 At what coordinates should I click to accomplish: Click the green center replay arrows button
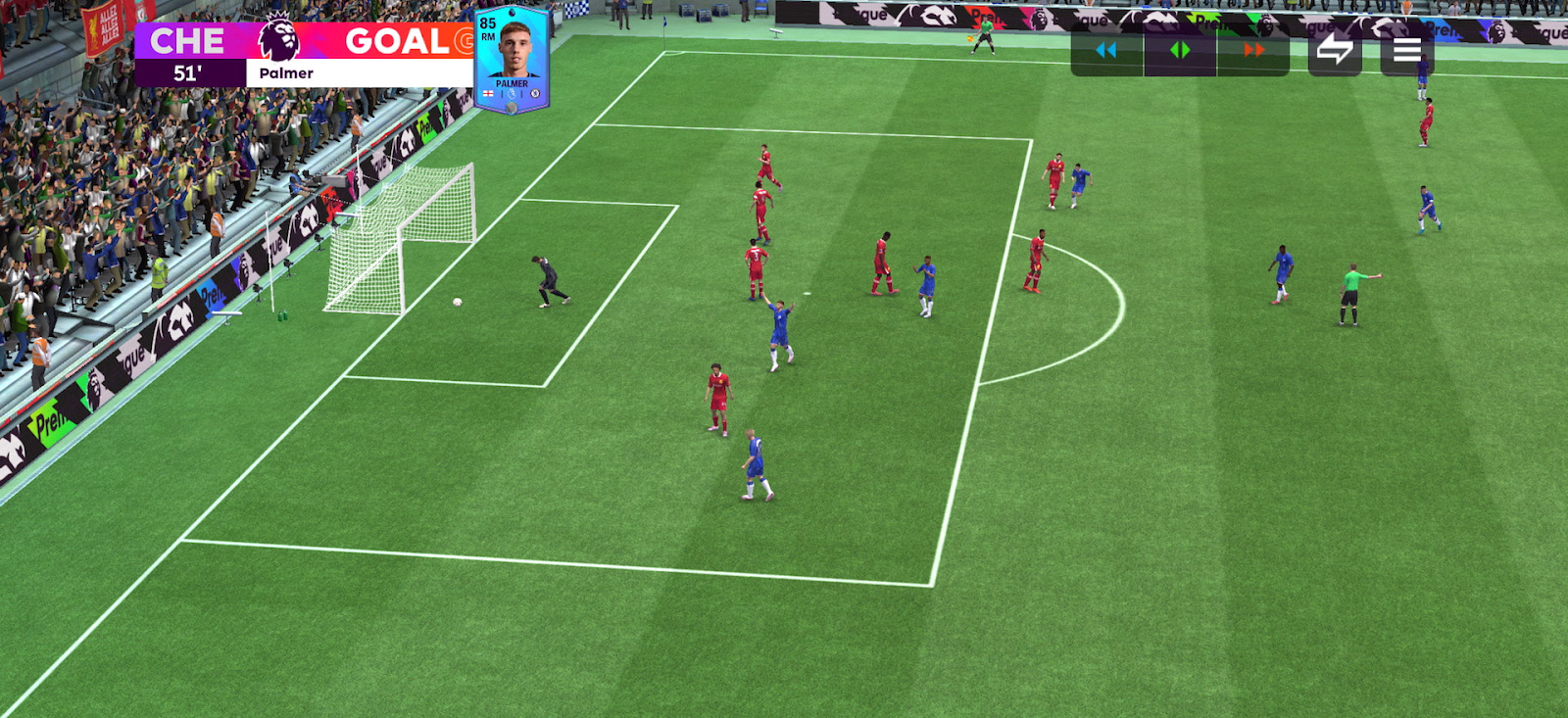(x=1180, y=51)
